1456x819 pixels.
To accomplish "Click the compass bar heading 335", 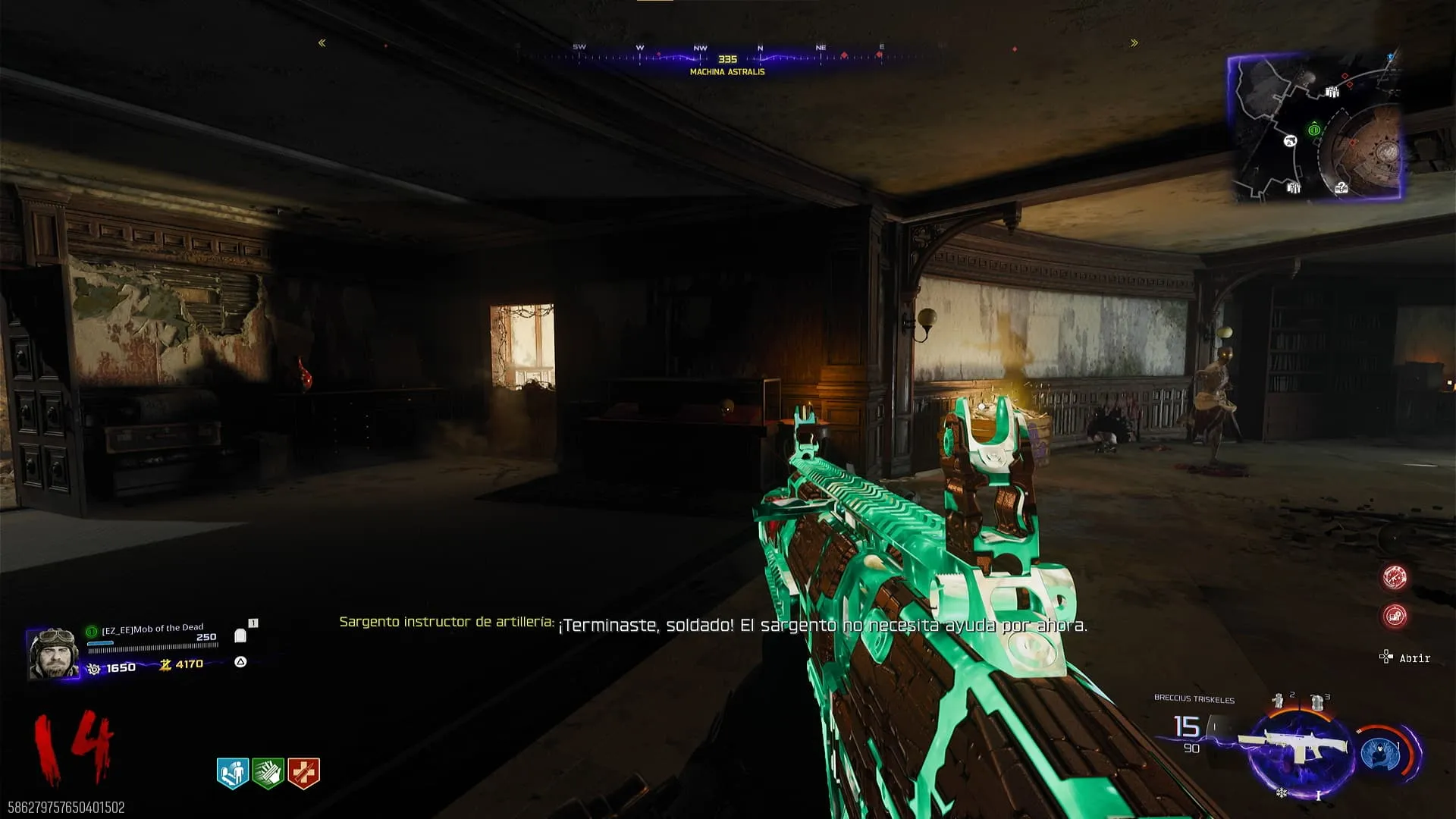I will coord(727,58).
